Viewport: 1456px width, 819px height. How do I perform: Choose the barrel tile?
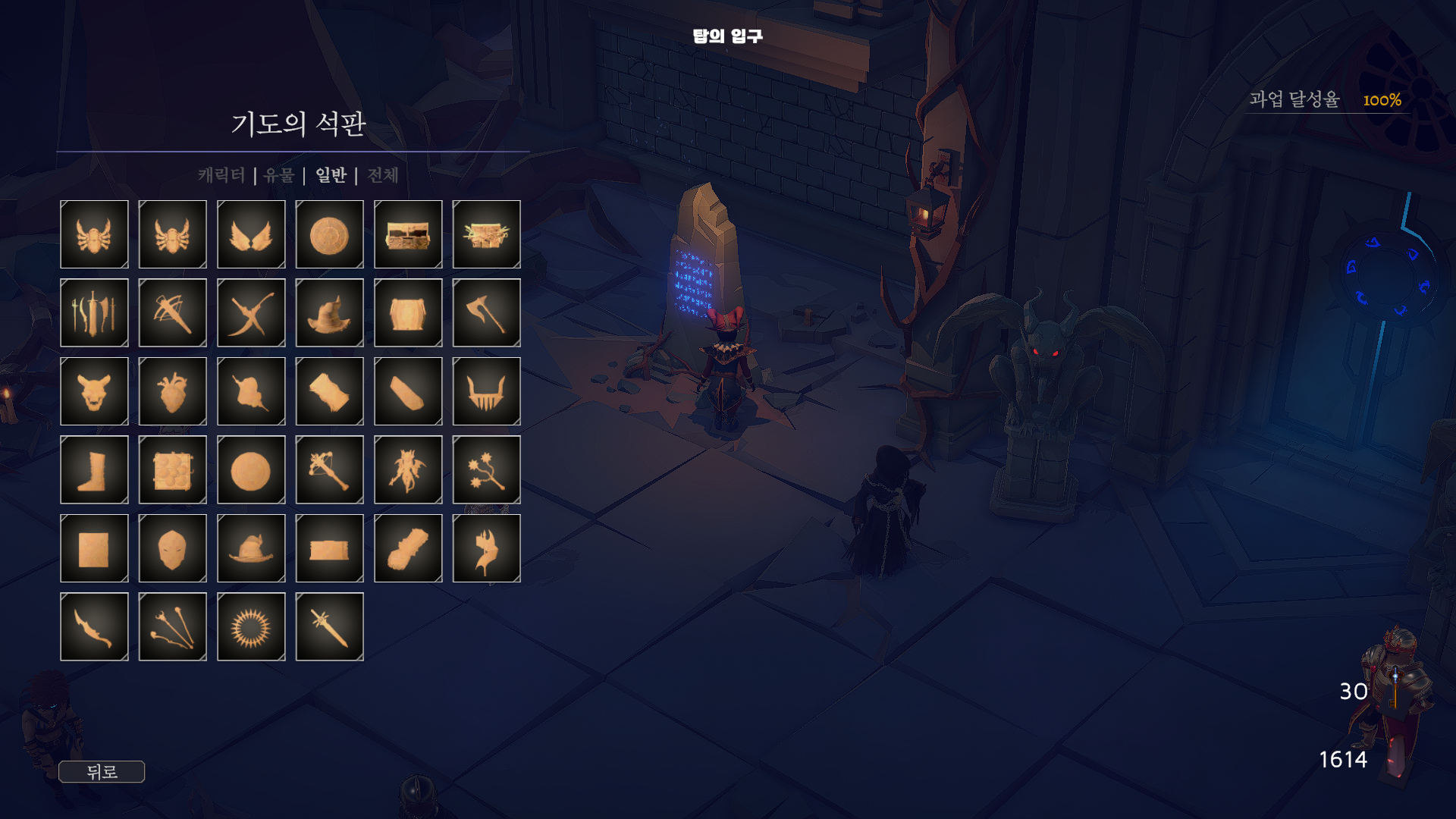coord(408,312)
